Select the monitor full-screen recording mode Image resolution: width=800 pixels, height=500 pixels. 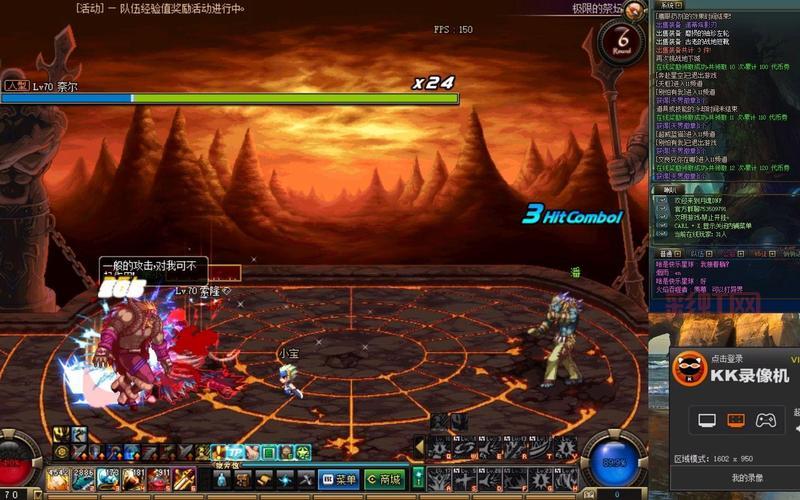point(707,421)
